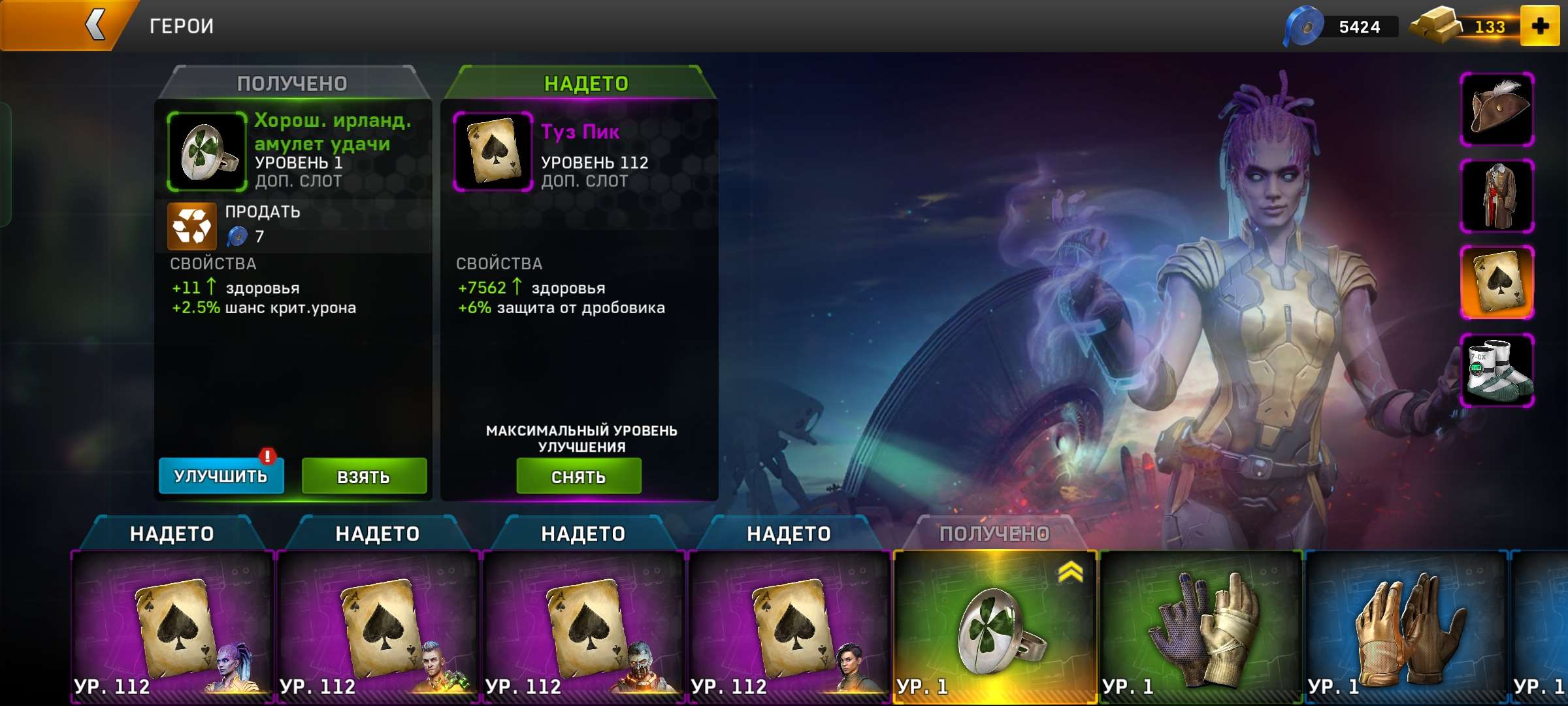Pick the Ace of Spades worn by dark-haired woman
This screenshot has width=1568, height=706.
point(789,626)
